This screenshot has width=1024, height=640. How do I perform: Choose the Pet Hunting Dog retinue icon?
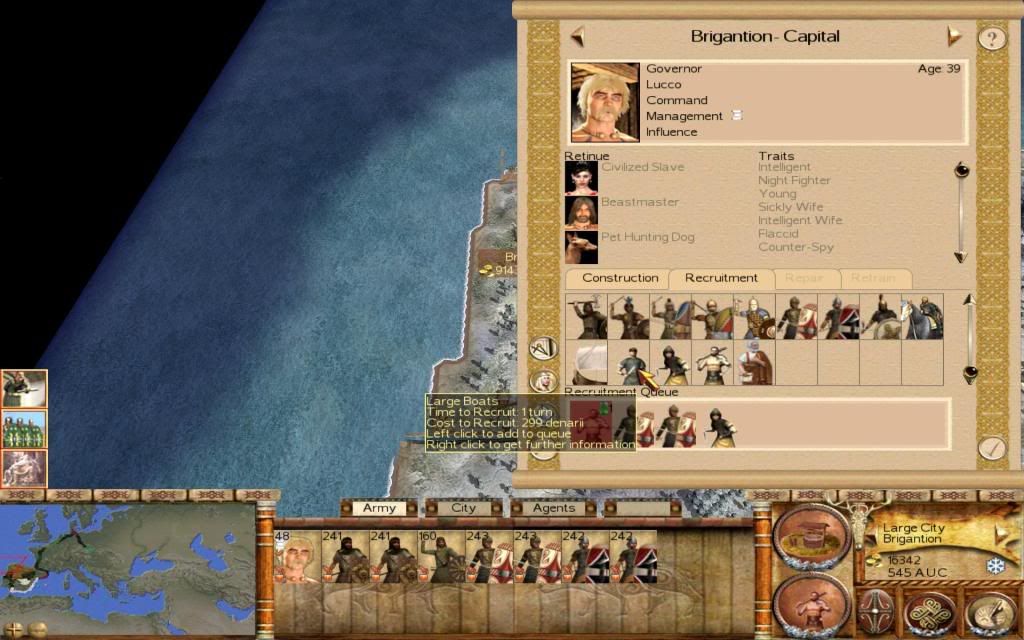581,246
